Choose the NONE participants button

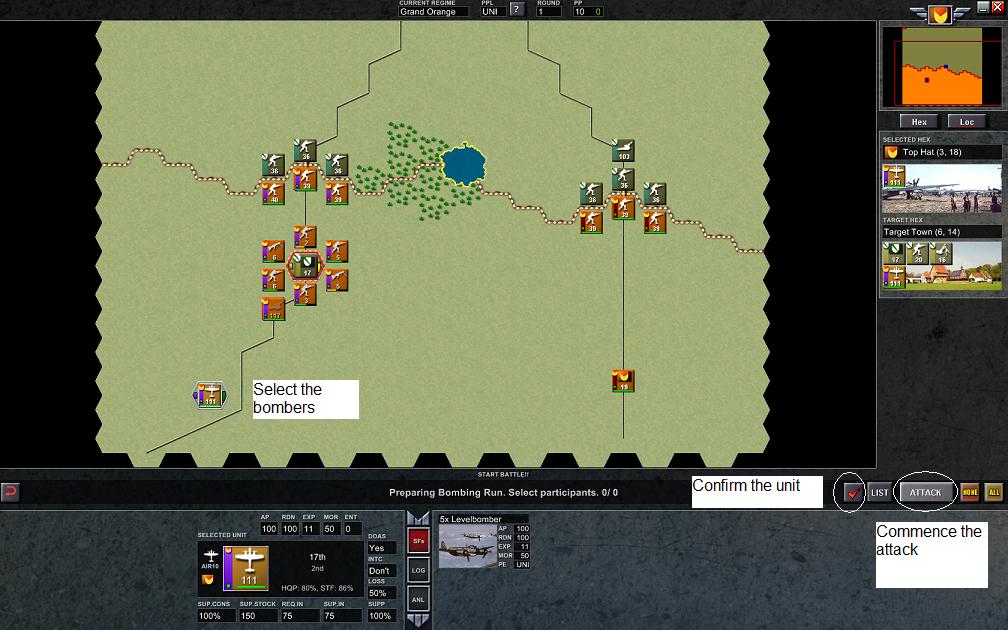tap(970, 492)
